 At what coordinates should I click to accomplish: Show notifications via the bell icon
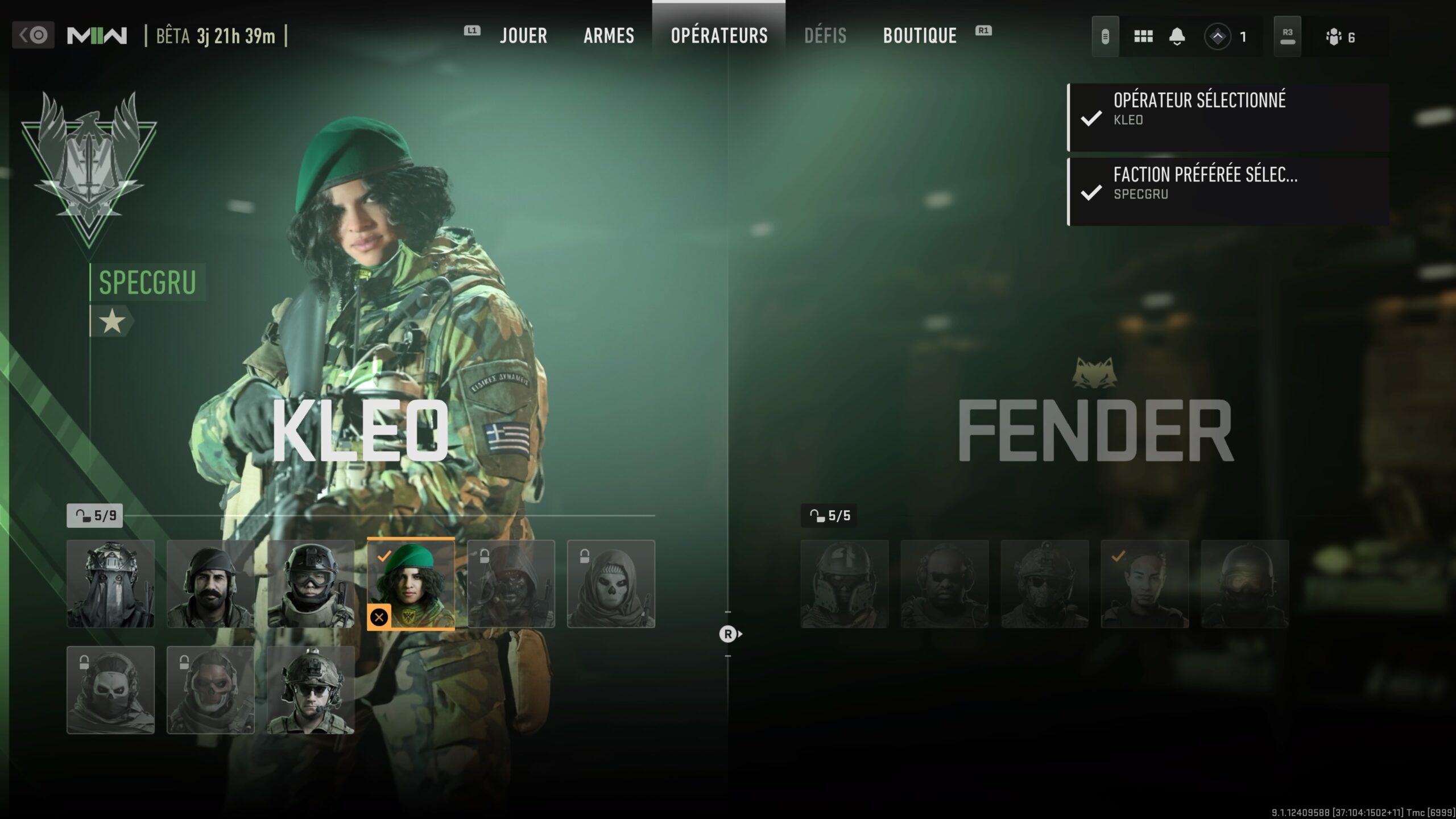1177,37
